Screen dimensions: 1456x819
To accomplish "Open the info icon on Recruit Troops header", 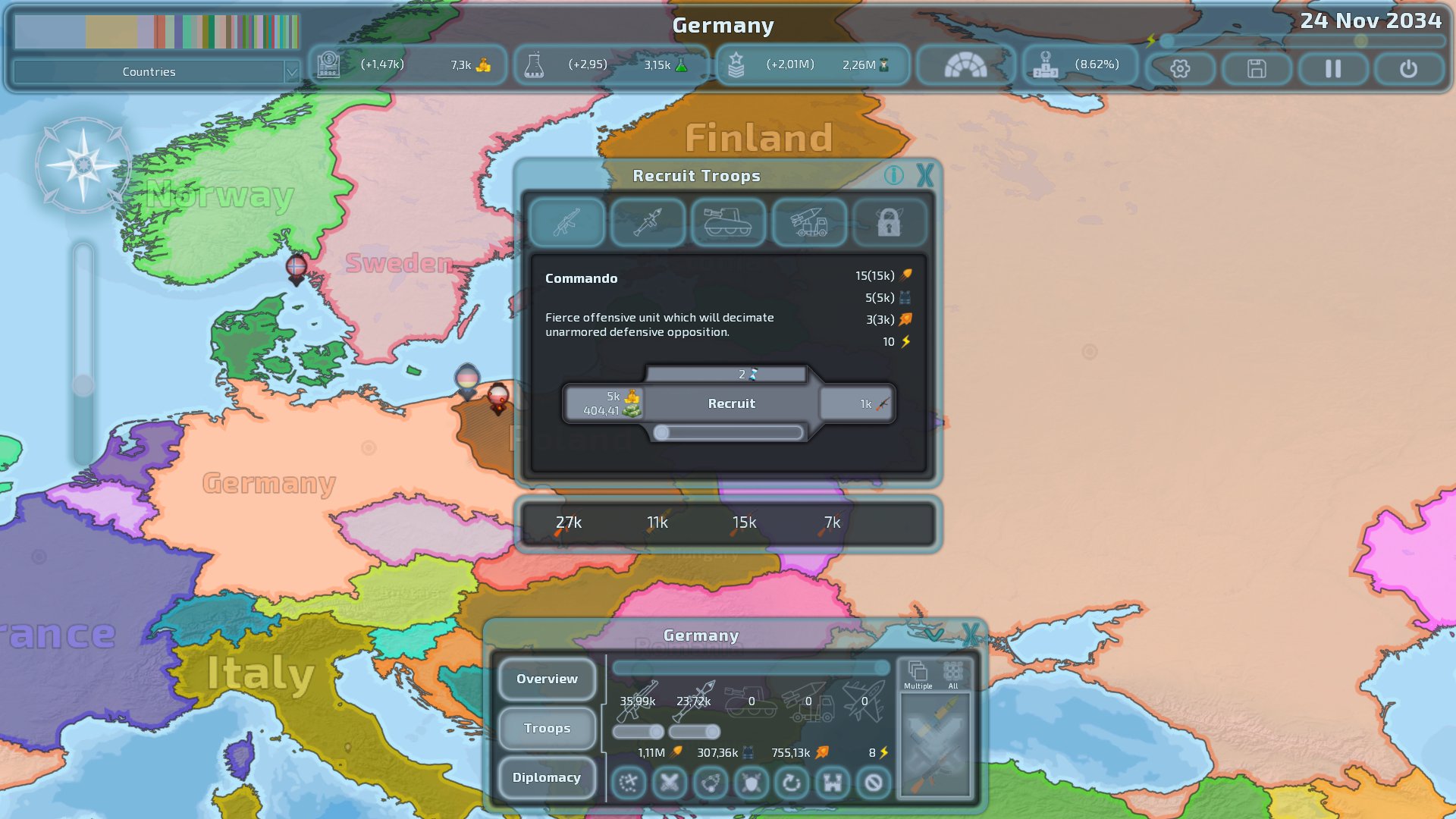I will [896, 176].
